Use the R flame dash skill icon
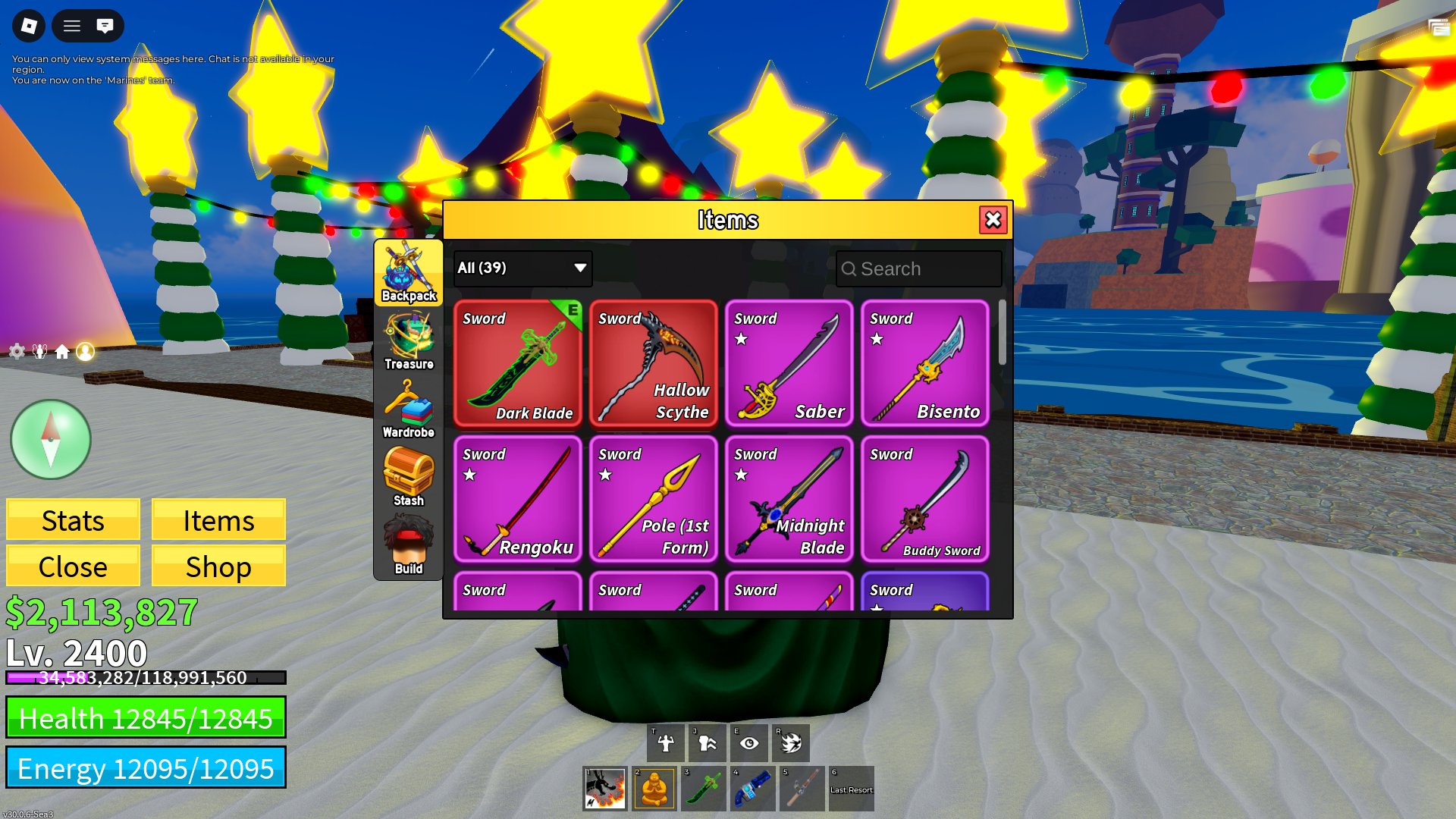 [792, 742]
